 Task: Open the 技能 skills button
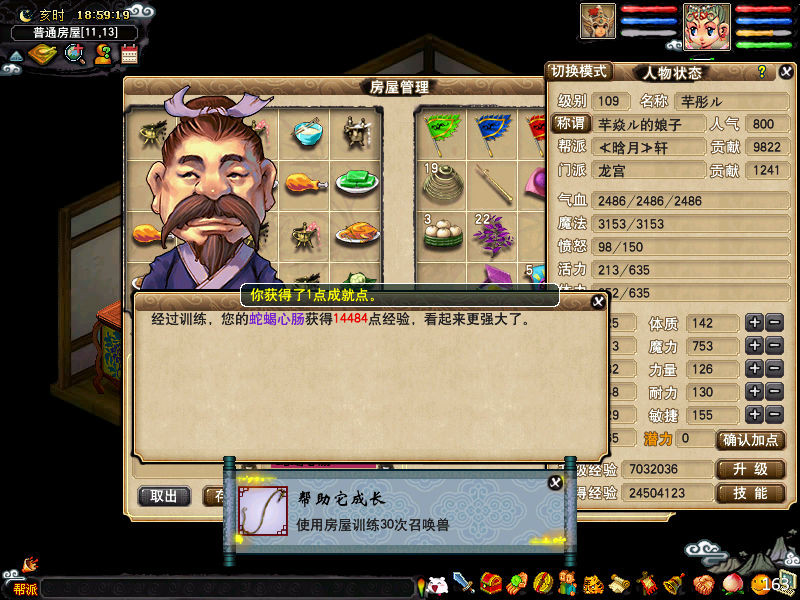[750, 493]
